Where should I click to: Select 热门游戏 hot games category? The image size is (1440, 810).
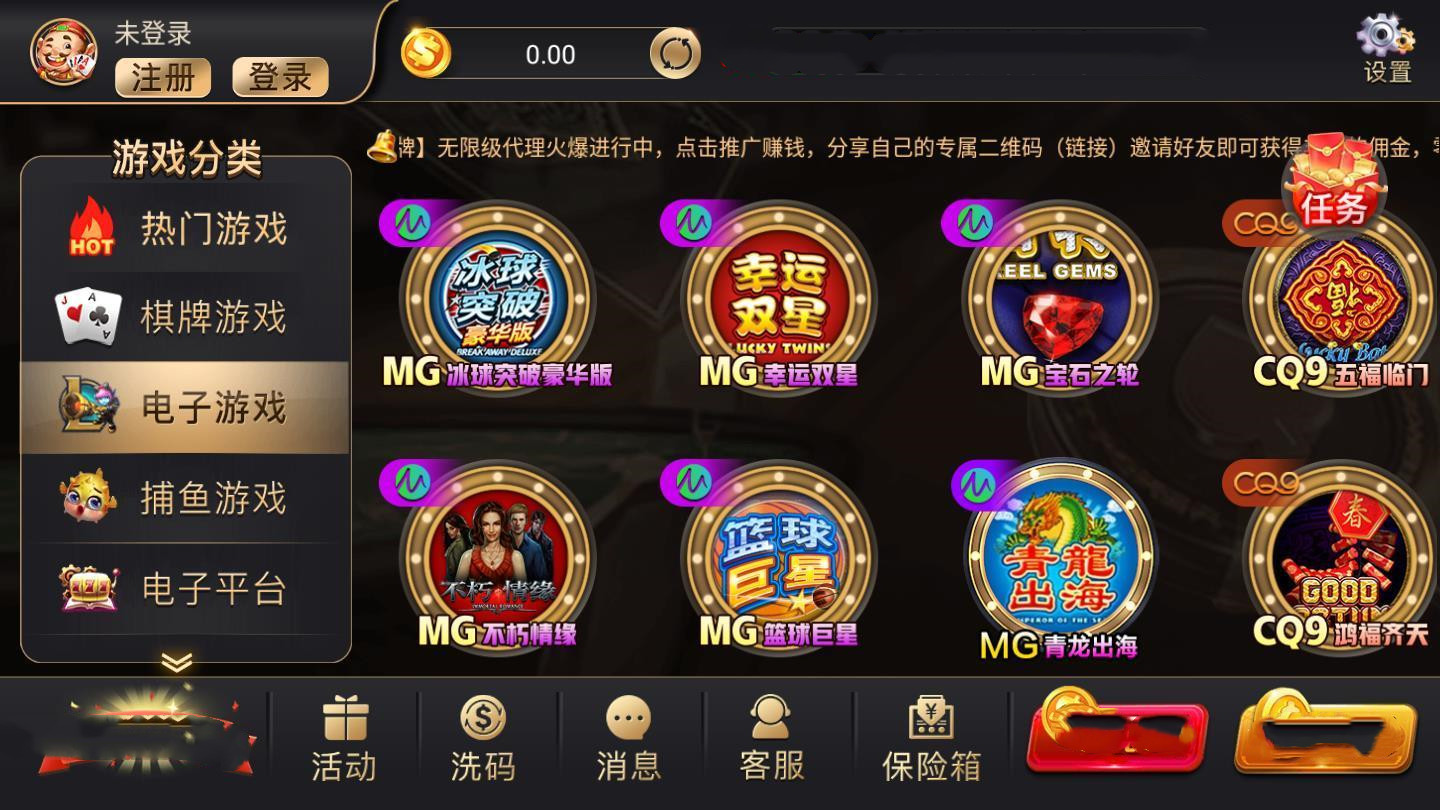(185, 228)
